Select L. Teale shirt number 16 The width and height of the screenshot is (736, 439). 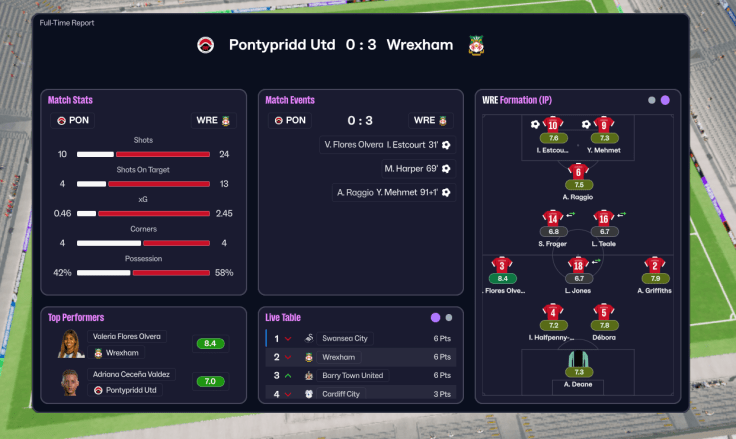coord(604,219)
